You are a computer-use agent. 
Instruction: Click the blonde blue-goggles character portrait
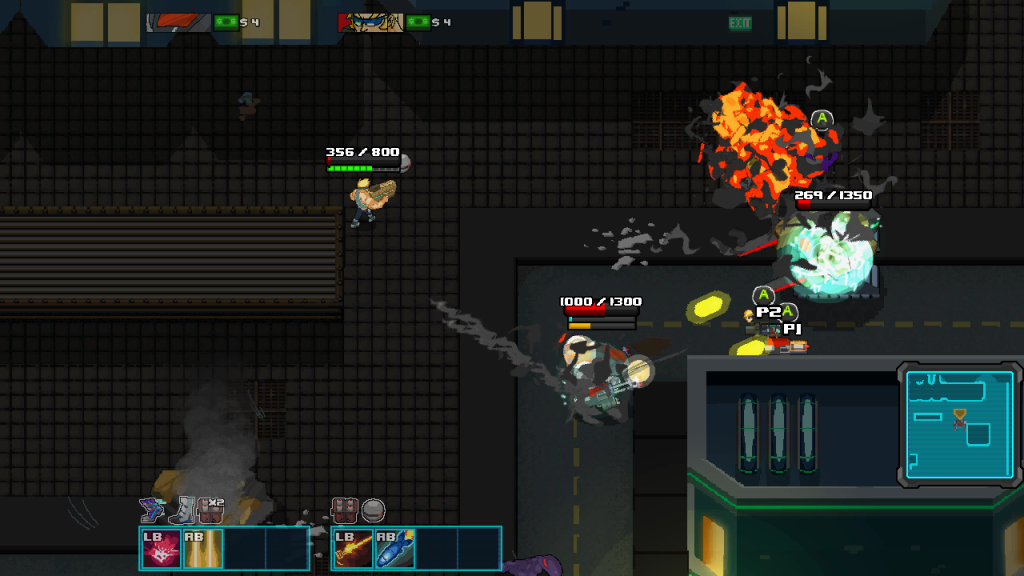point(370,22)
